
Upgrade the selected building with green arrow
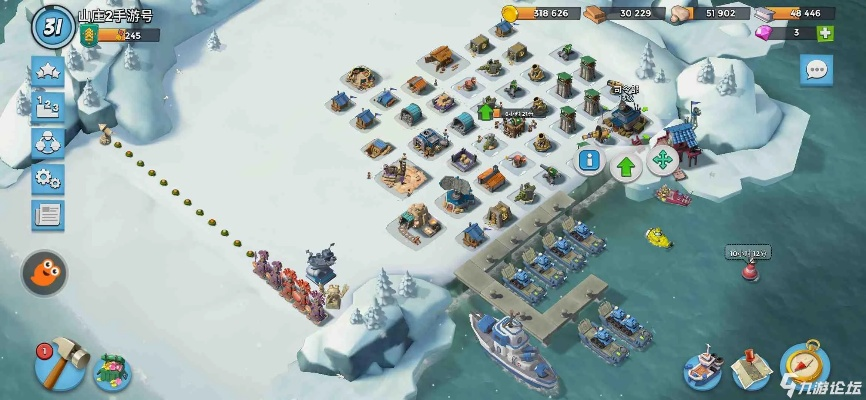(626, 165)
